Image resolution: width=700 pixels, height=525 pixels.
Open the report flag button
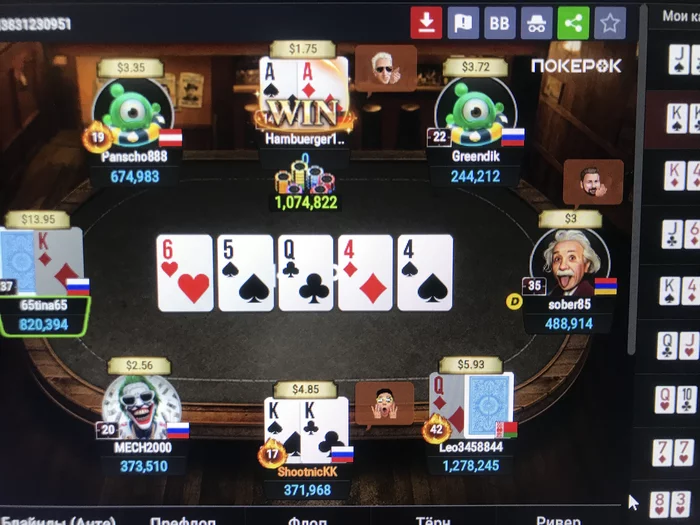tap(463, 23)
